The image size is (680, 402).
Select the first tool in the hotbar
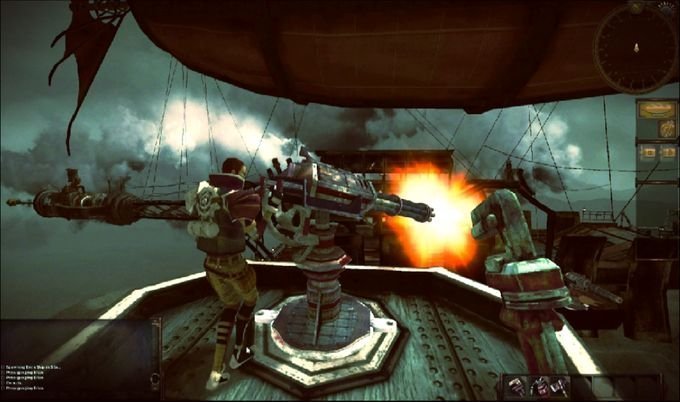coord(516,387)
